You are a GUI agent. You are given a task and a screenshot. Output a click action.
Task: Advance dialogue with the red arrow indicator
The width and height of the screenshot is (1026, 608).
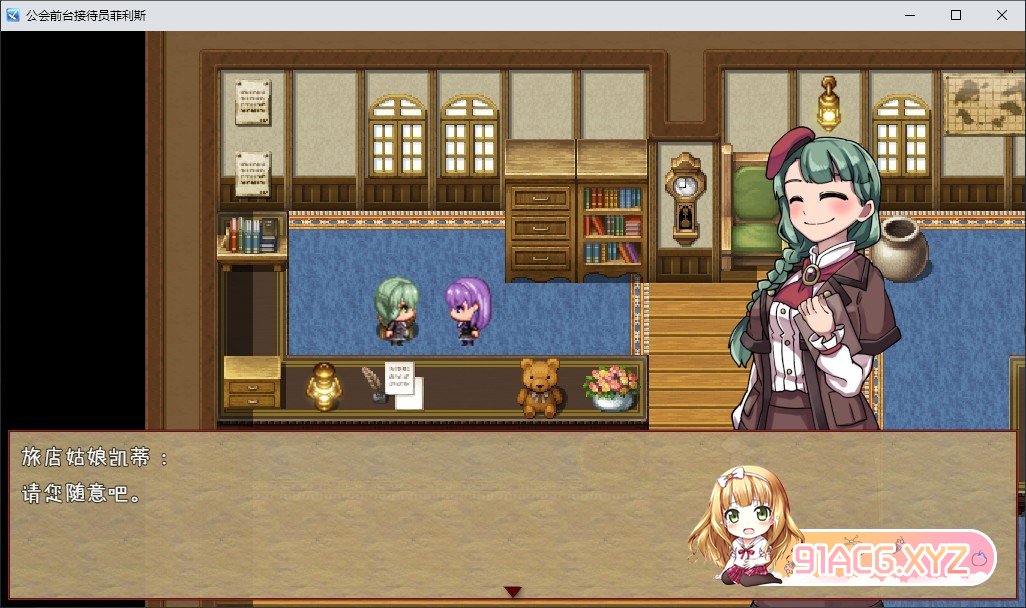point(512,592)
